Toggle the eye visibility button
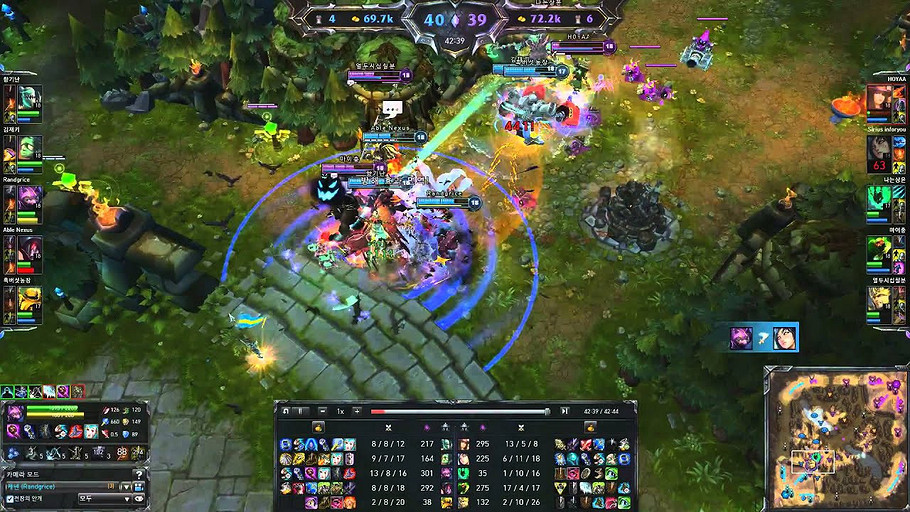 coord(140,497)
